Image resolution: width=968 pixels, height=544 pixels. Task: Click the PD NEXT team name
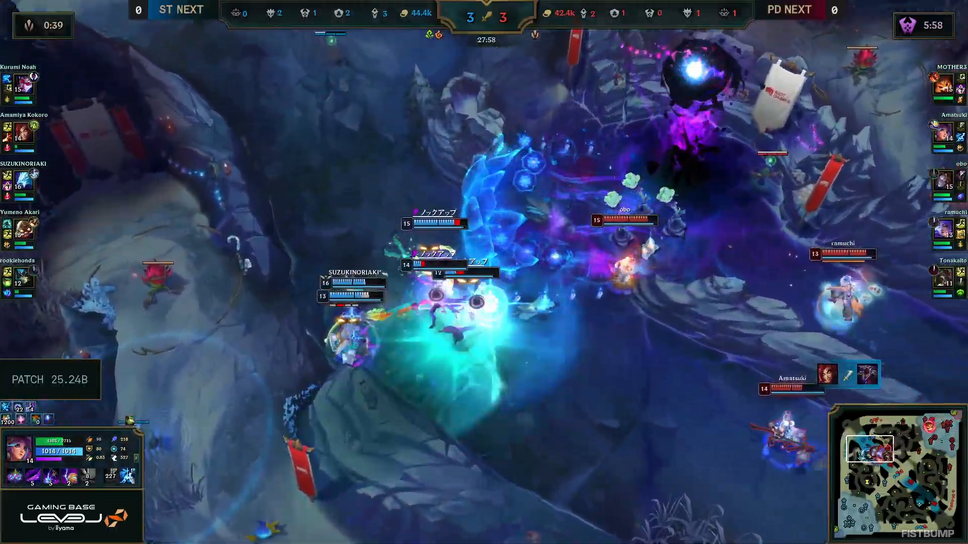point(789,10)
